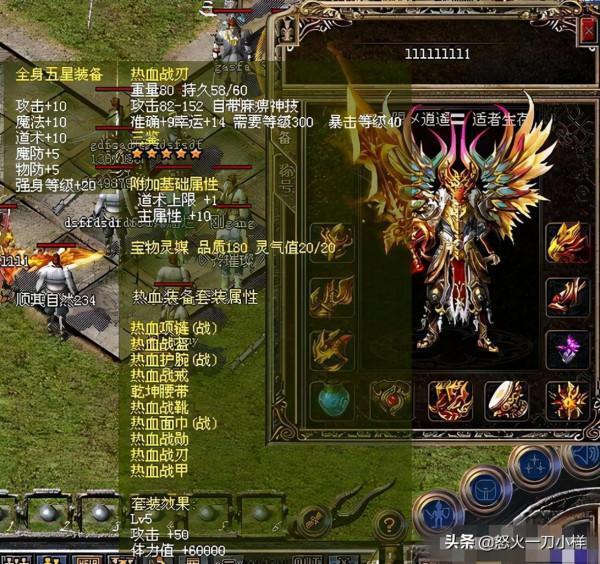Select the golden sunburst medal slot

click(568, 401)
